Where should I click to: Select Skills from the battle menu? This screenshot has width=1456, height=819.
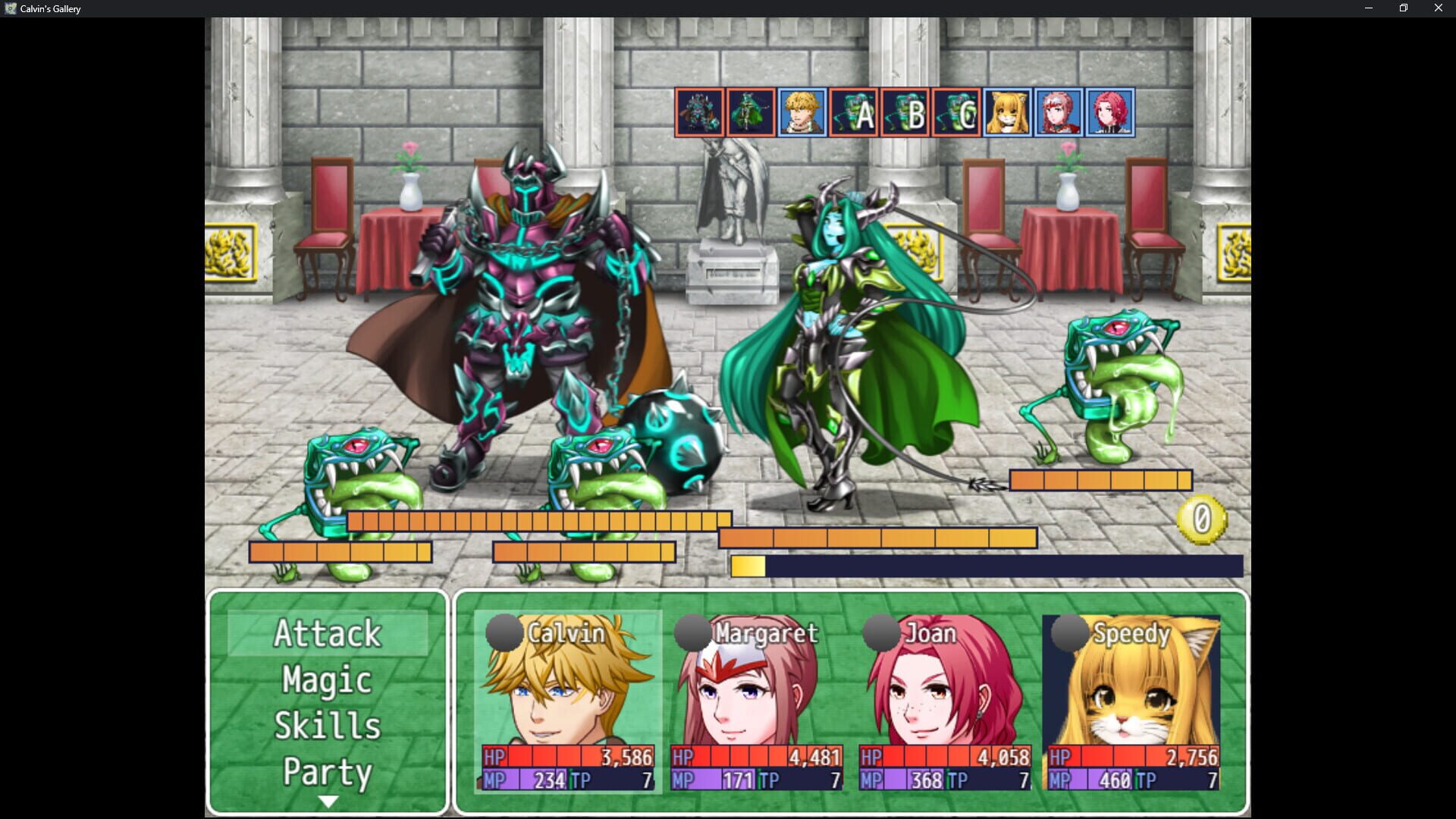click(x=326, y=726)
